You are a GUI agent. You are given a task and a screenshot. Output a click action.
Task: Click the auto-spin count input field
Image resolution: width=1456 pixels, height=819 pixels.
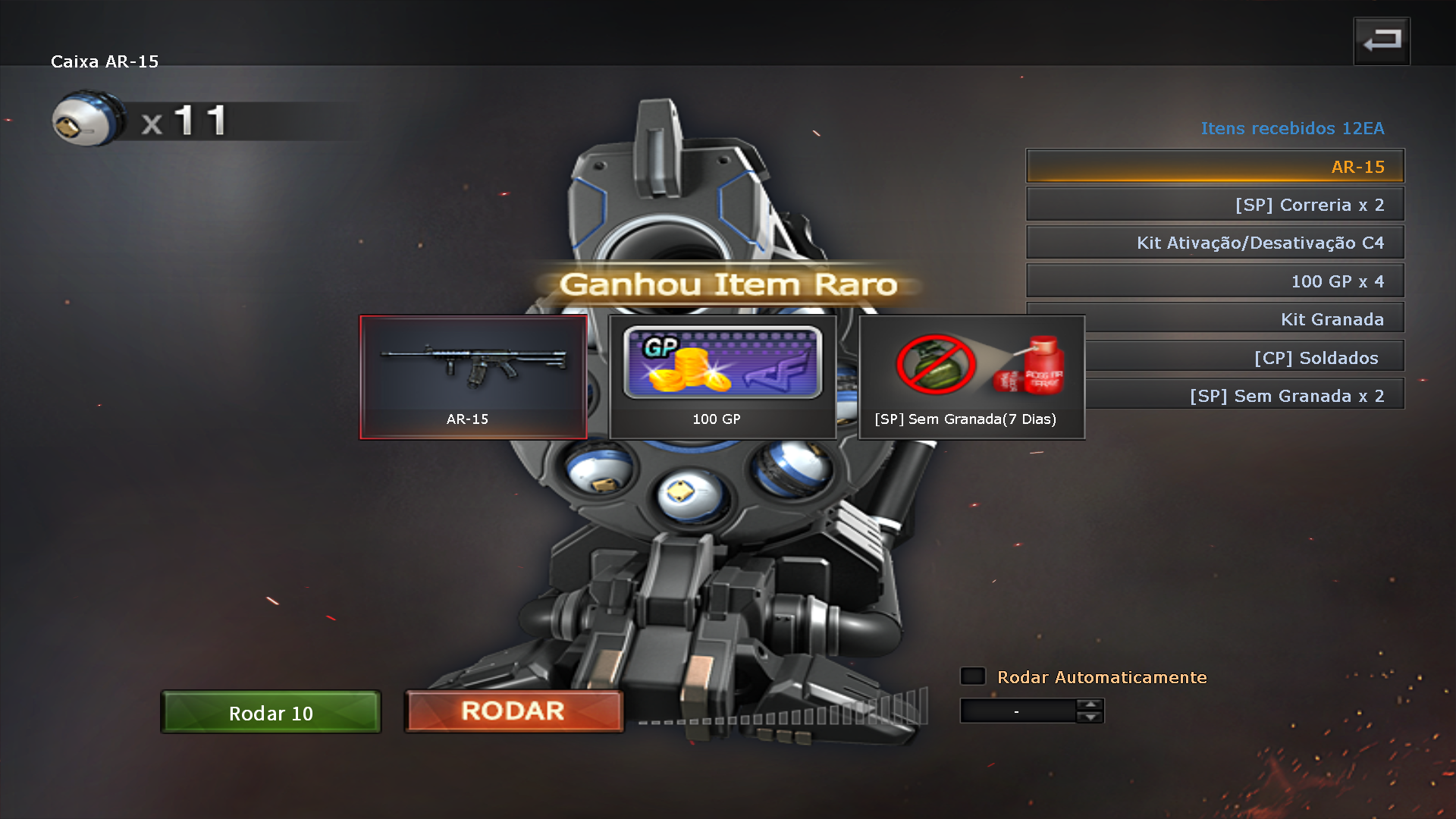coord(1017,711)
